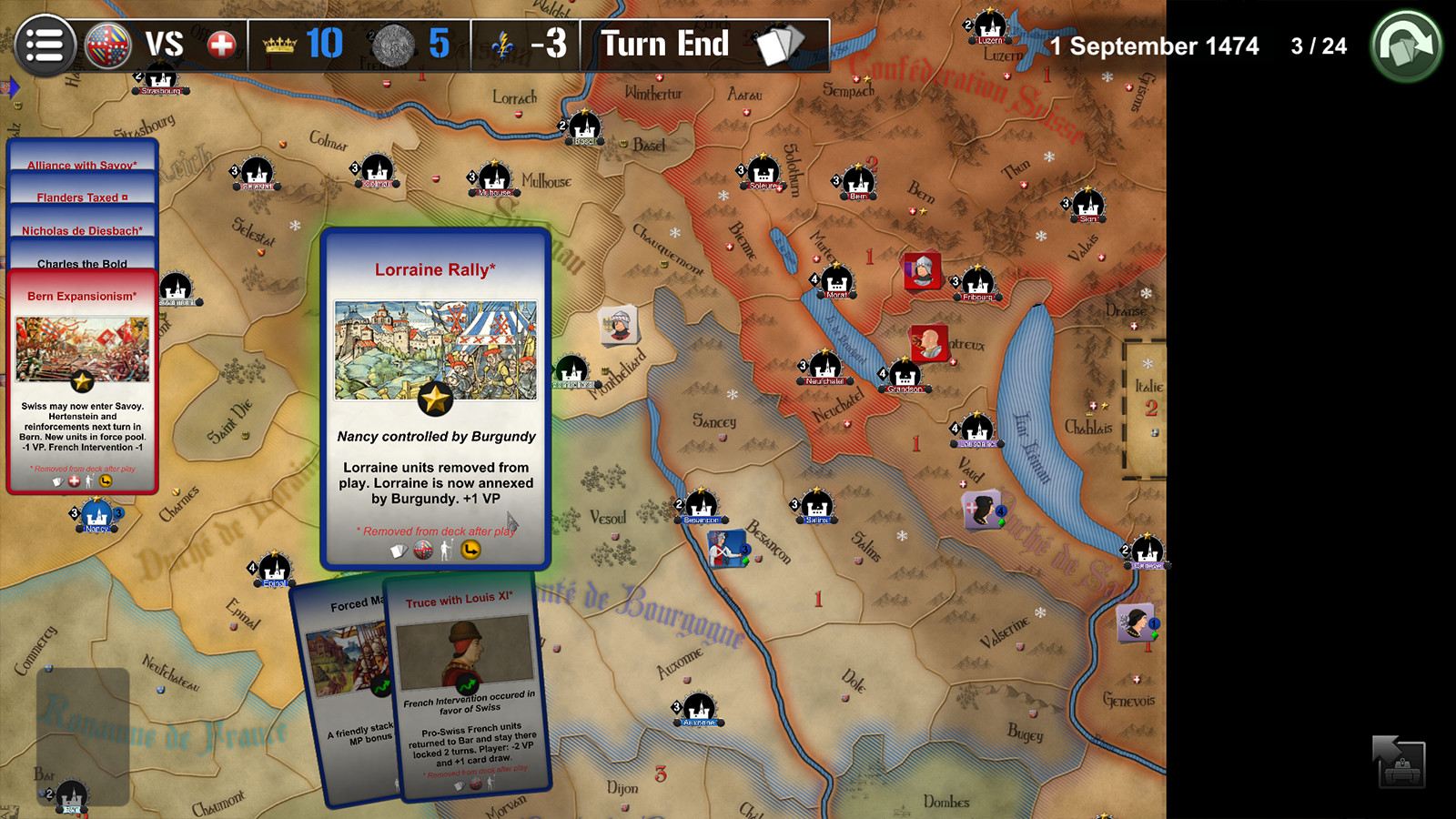Click the Burgundy faction shield icon
Viewport: 1456px width, 819px height.
pyautogui.click(x=108, y=43)
